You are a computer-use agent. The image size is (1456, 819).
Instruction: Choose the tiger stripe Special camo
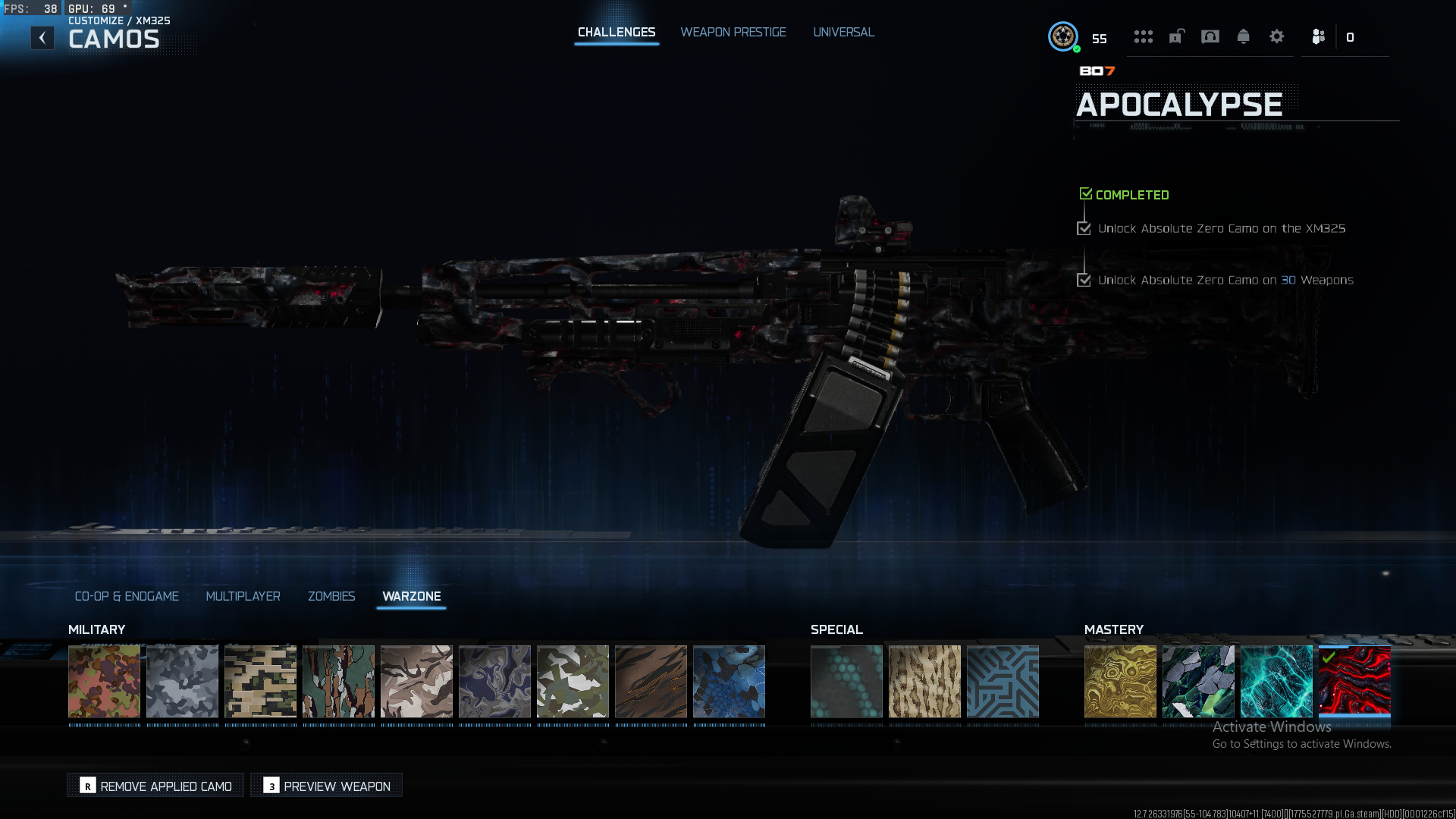click(924, 681)
